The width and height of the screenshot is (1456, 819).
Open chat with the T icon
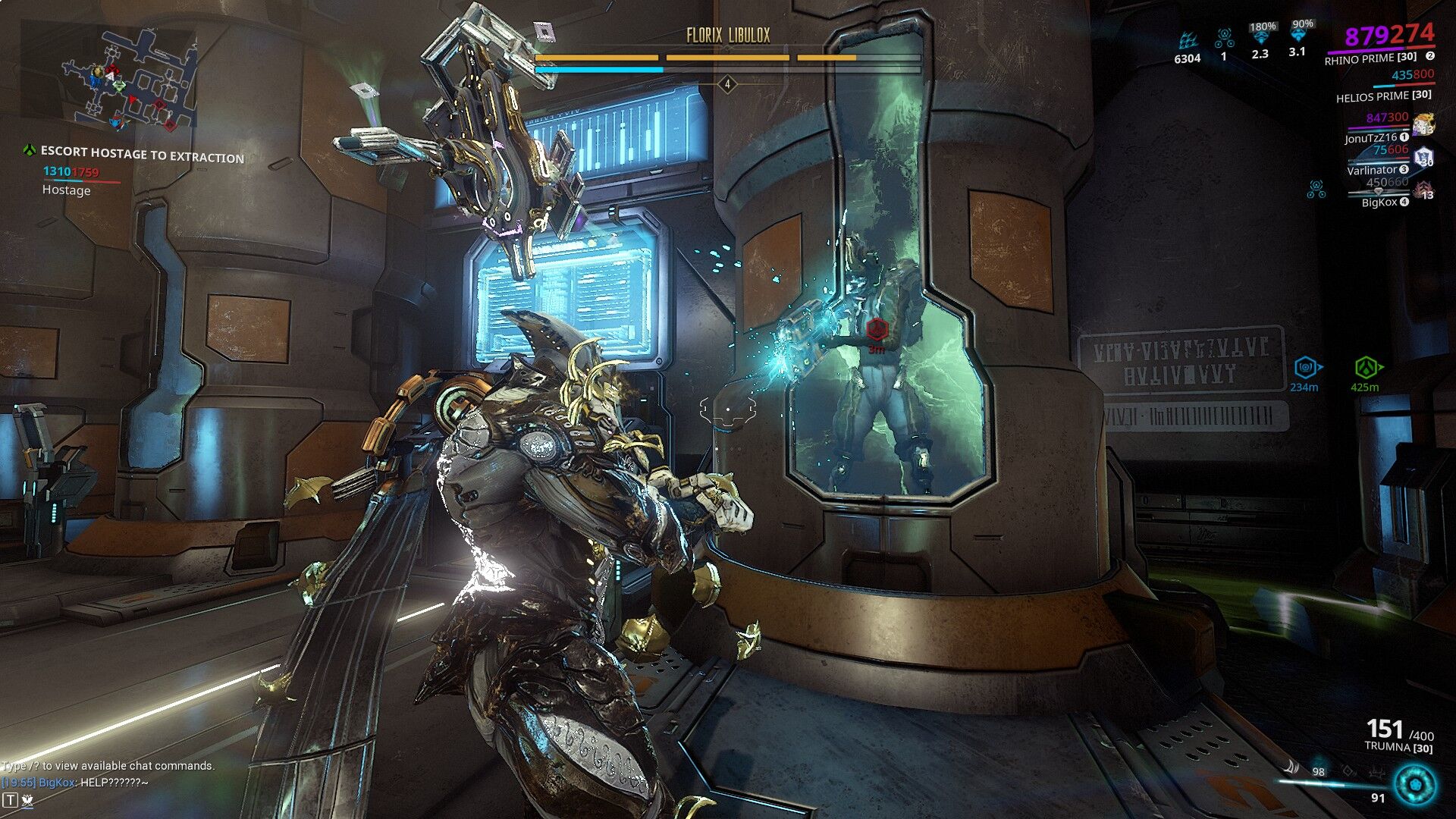(x=10, y=799)
